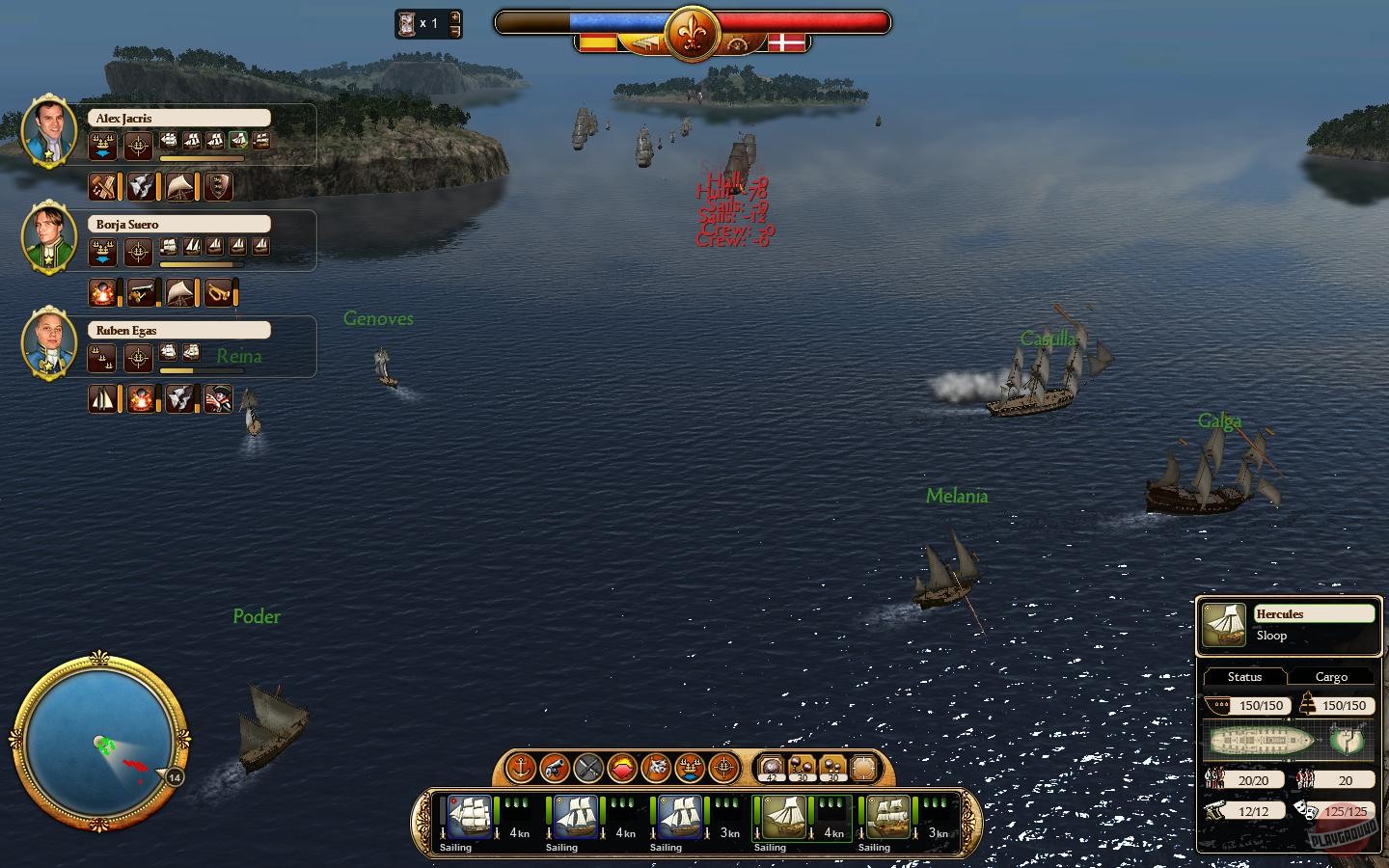Click Borja Suero's horn signal ability icon
Screen dimensions: 1389x868
218,293
